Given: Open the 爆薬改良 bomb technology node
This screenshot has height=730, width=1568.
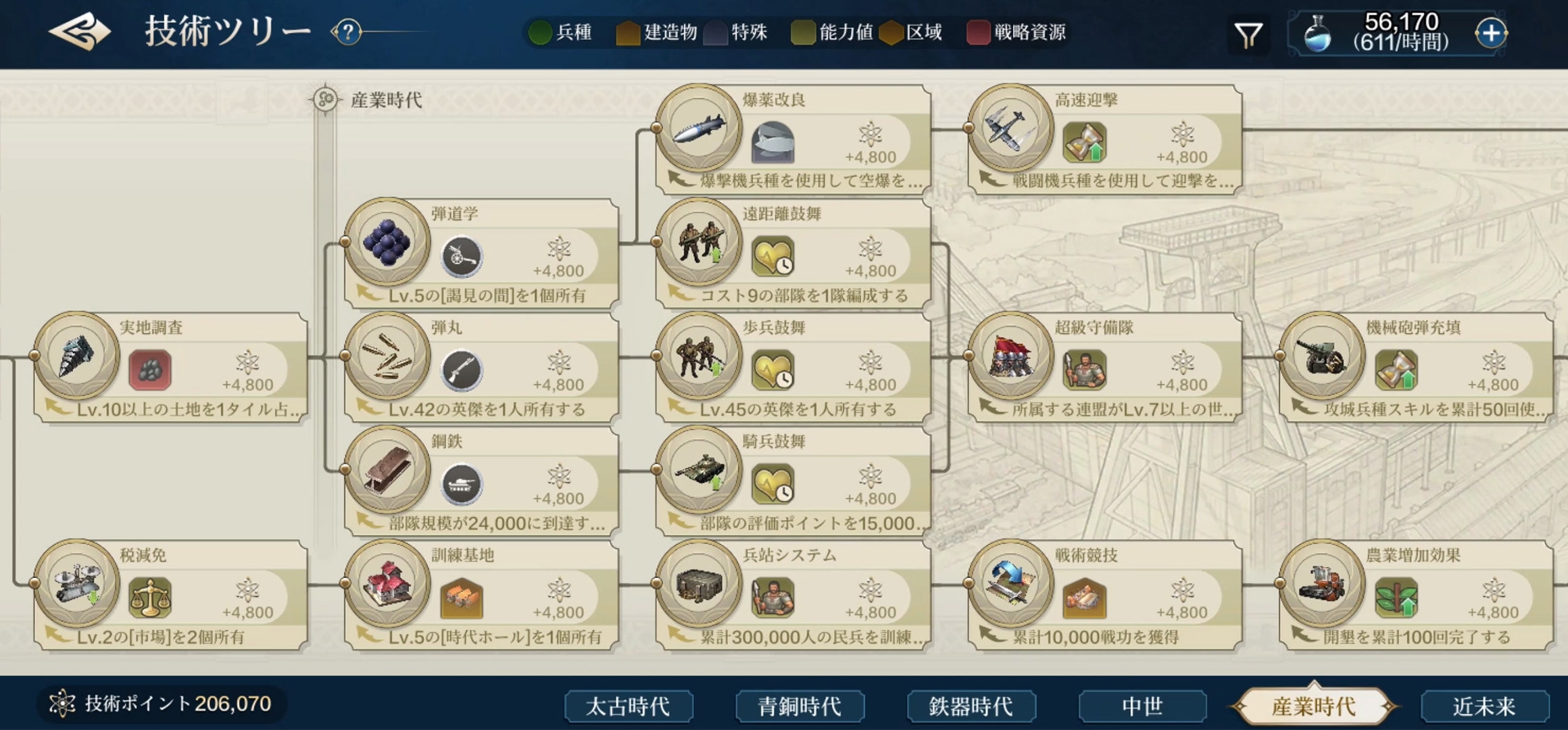Looking at the screenshot, I should (x=700, y=132).
